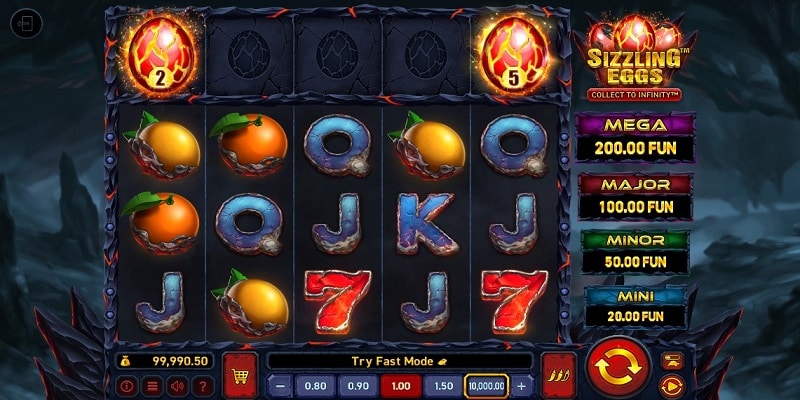Screen dimensions: 800x400
Task: Click the small orange button above autoplay
Action: [670, 360]
